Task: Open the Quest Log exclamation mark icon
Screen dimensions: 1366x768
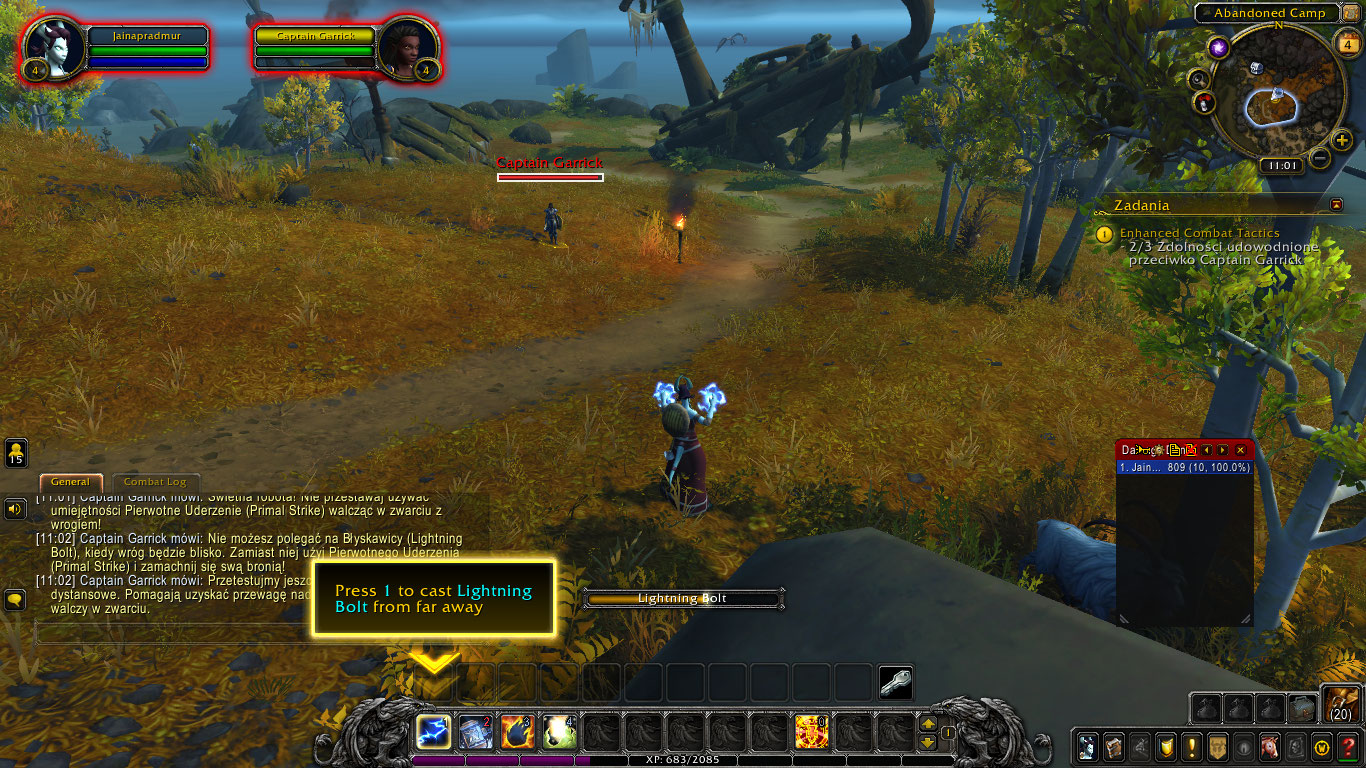Action: [x=1192, y=745]
